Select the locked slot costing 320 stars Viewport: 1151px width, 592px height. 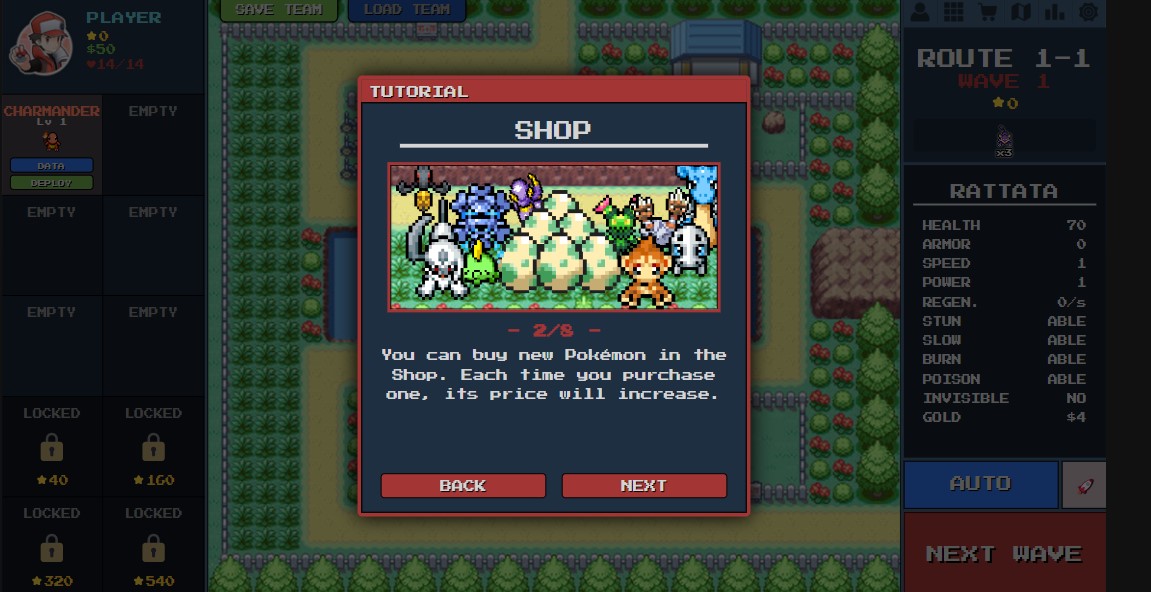[x=52, y=546]
